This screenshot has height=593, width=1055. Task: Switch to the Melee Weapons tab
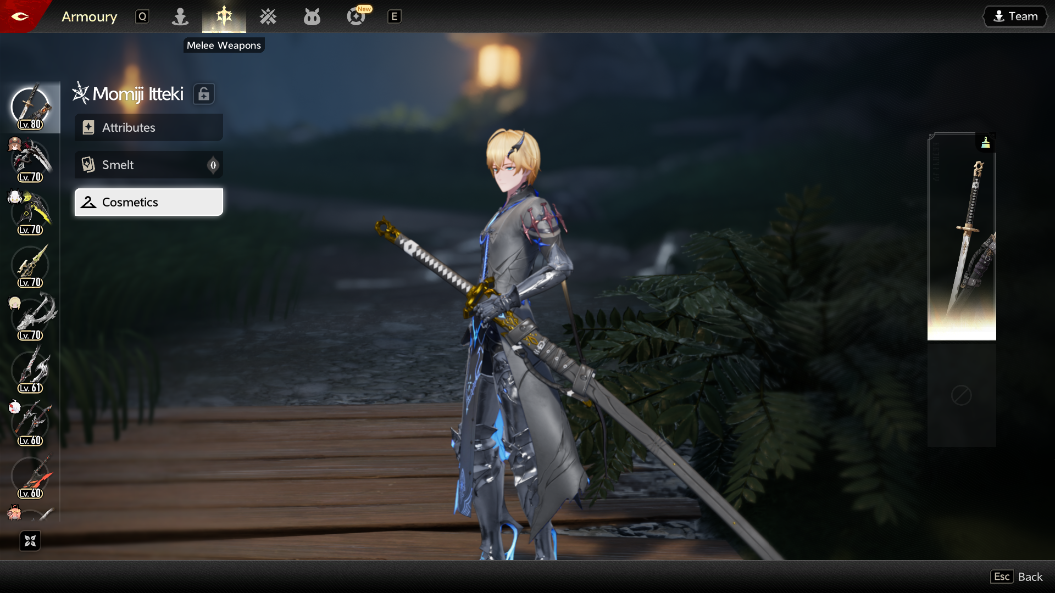(224, 16)
